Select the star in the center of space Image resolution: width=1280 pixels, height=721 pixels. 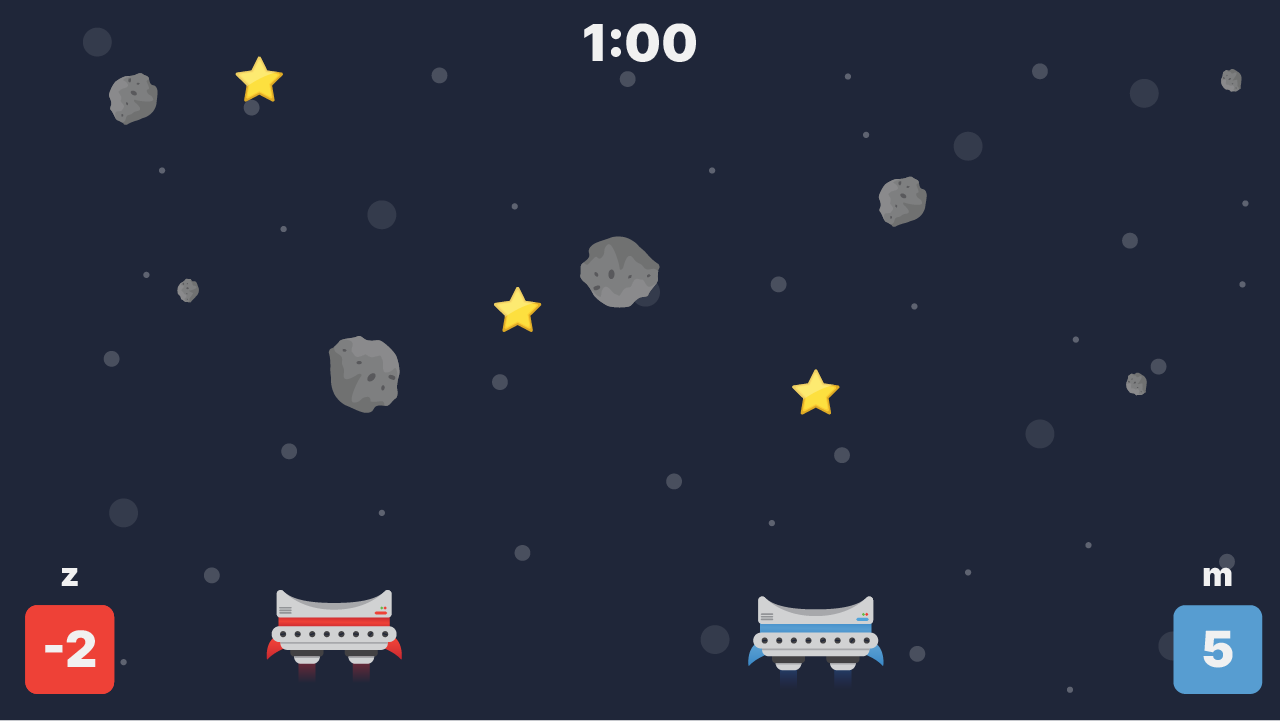[x=517, y=312]
